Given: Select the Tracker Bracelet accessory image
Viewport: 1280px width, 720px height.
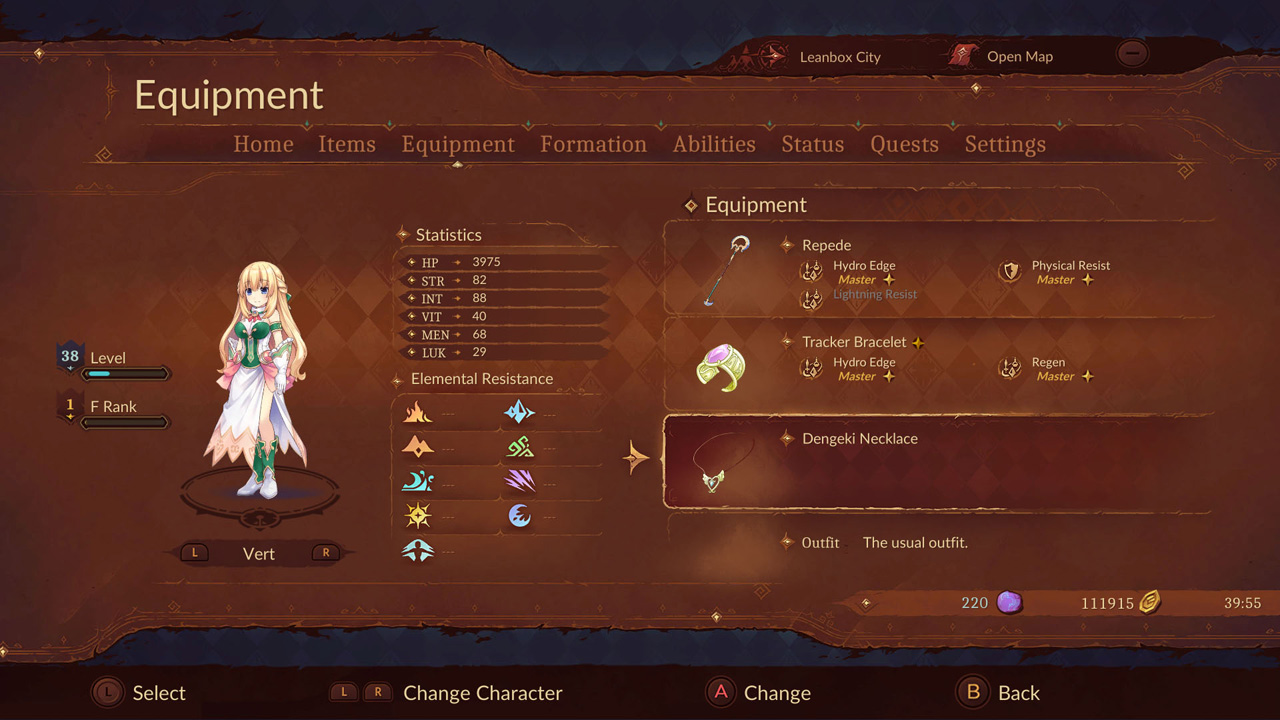Looking at the screenshot, I should [x=724, y=366].
